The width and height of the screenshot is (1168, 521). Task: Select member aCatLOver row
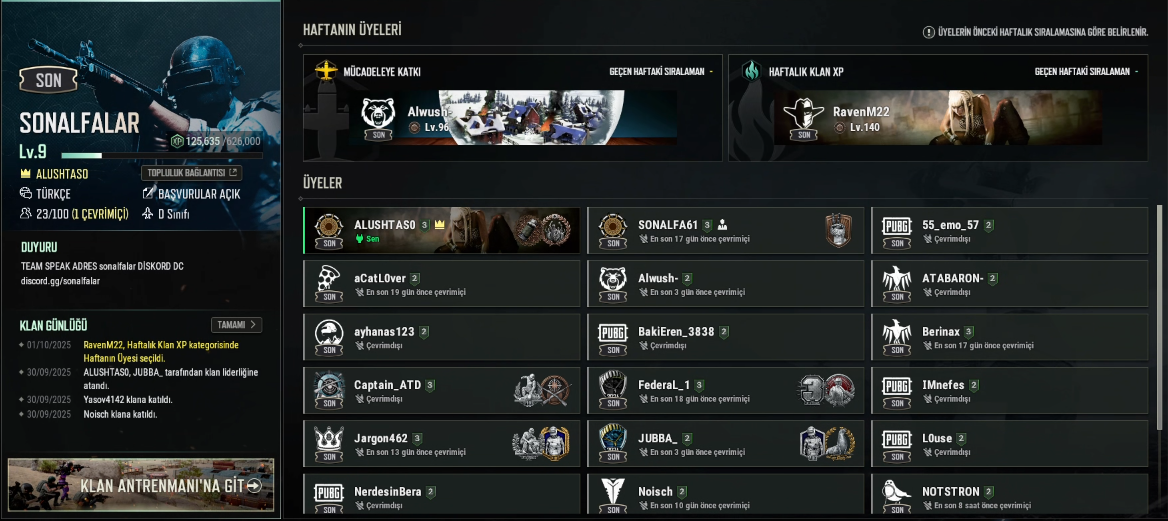(441, 283)
